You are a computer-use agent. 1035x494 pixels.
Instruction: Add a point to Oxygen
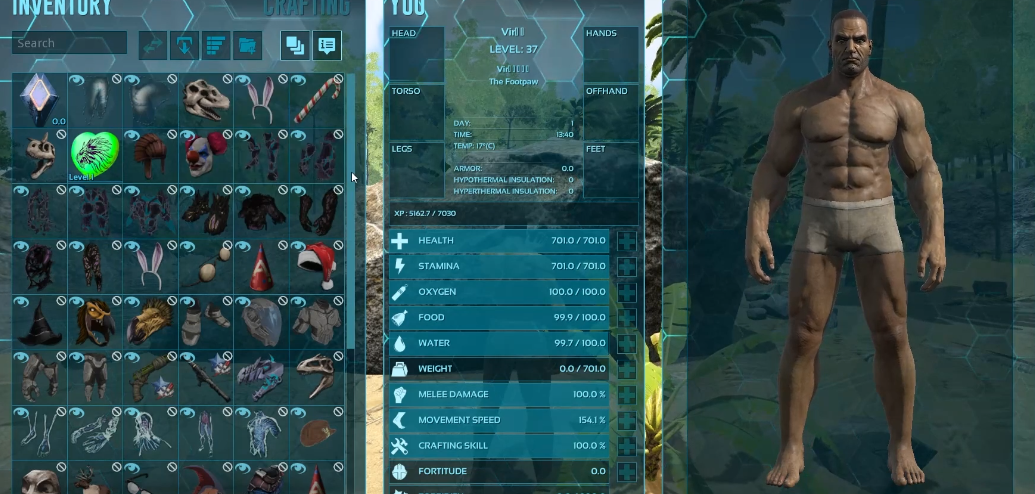pyautogui.click(x=627, y=292)
